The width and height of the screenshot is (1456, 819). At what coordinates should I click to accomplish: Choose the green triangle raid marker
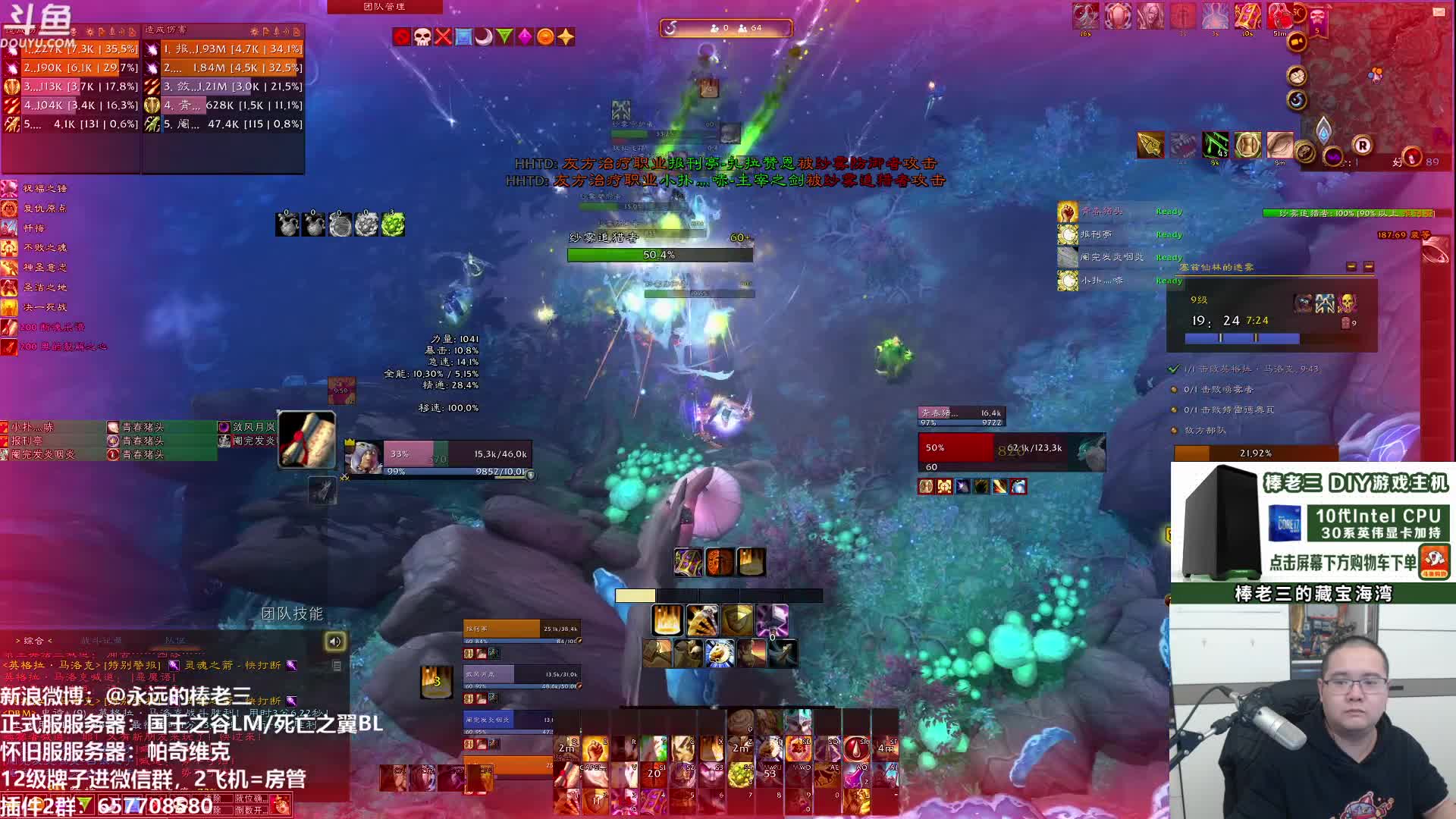[504, 36]
